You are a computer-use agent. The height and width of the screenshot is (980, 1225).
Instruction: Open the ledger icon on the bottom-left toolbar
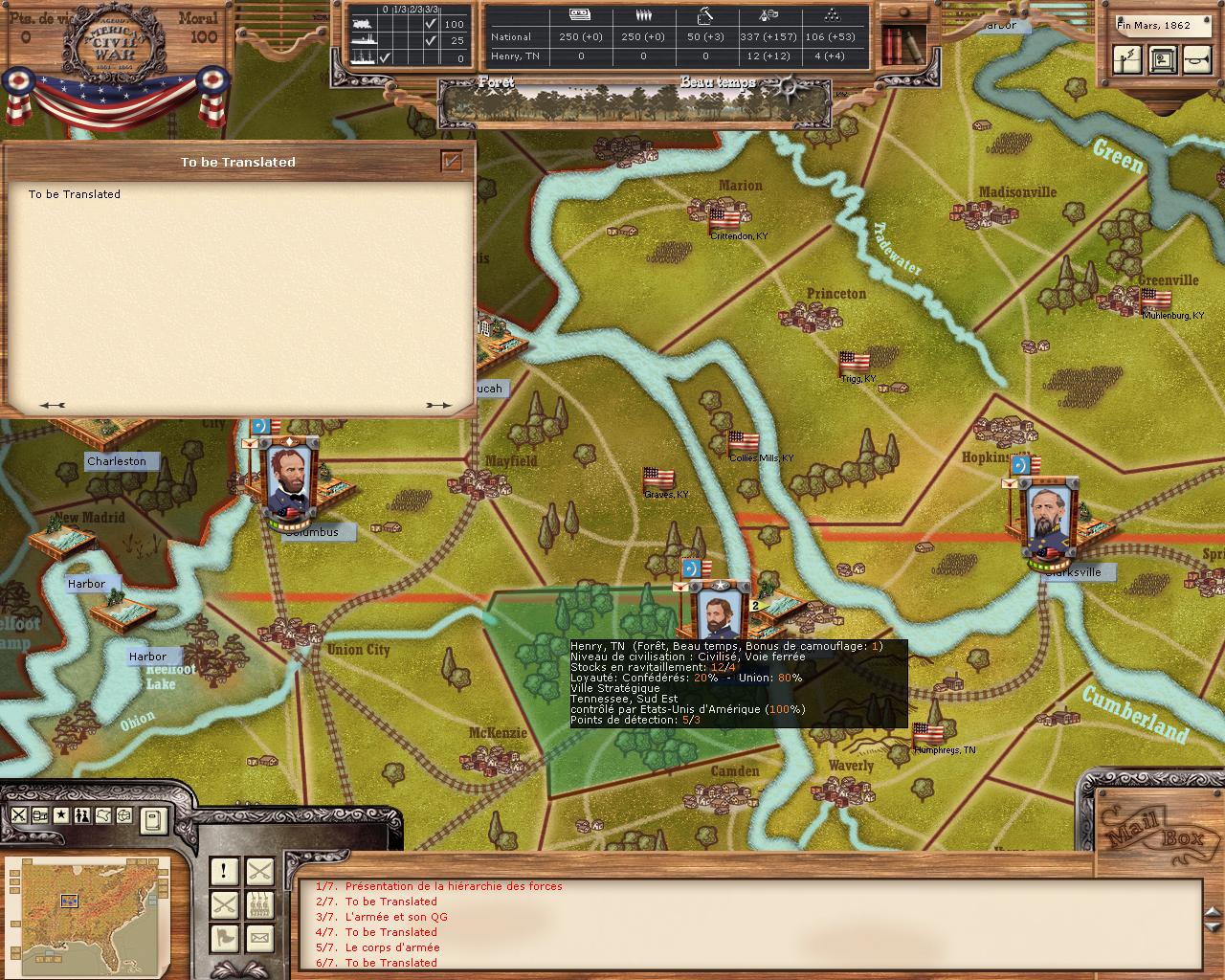point(39,815)
